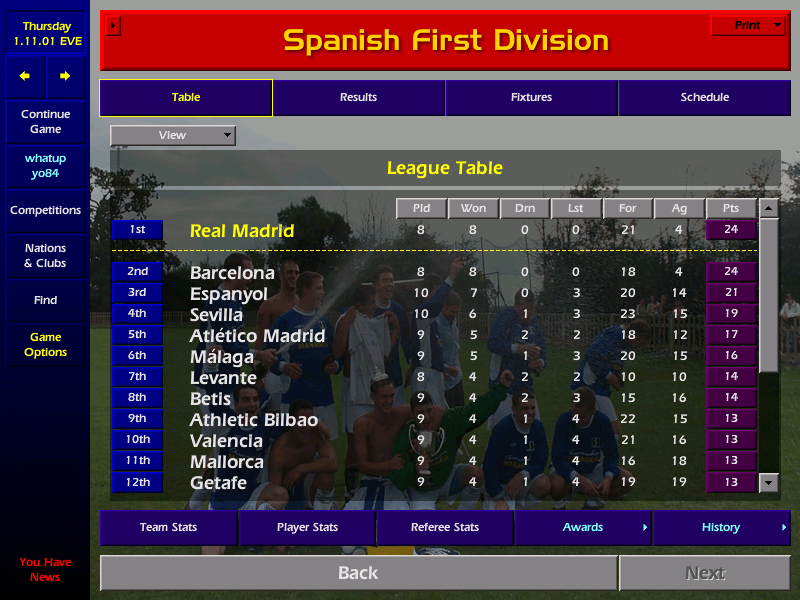Click the Back button
Image resolution: width=800 pixels, height=600 pixels.
pos(358,573)
